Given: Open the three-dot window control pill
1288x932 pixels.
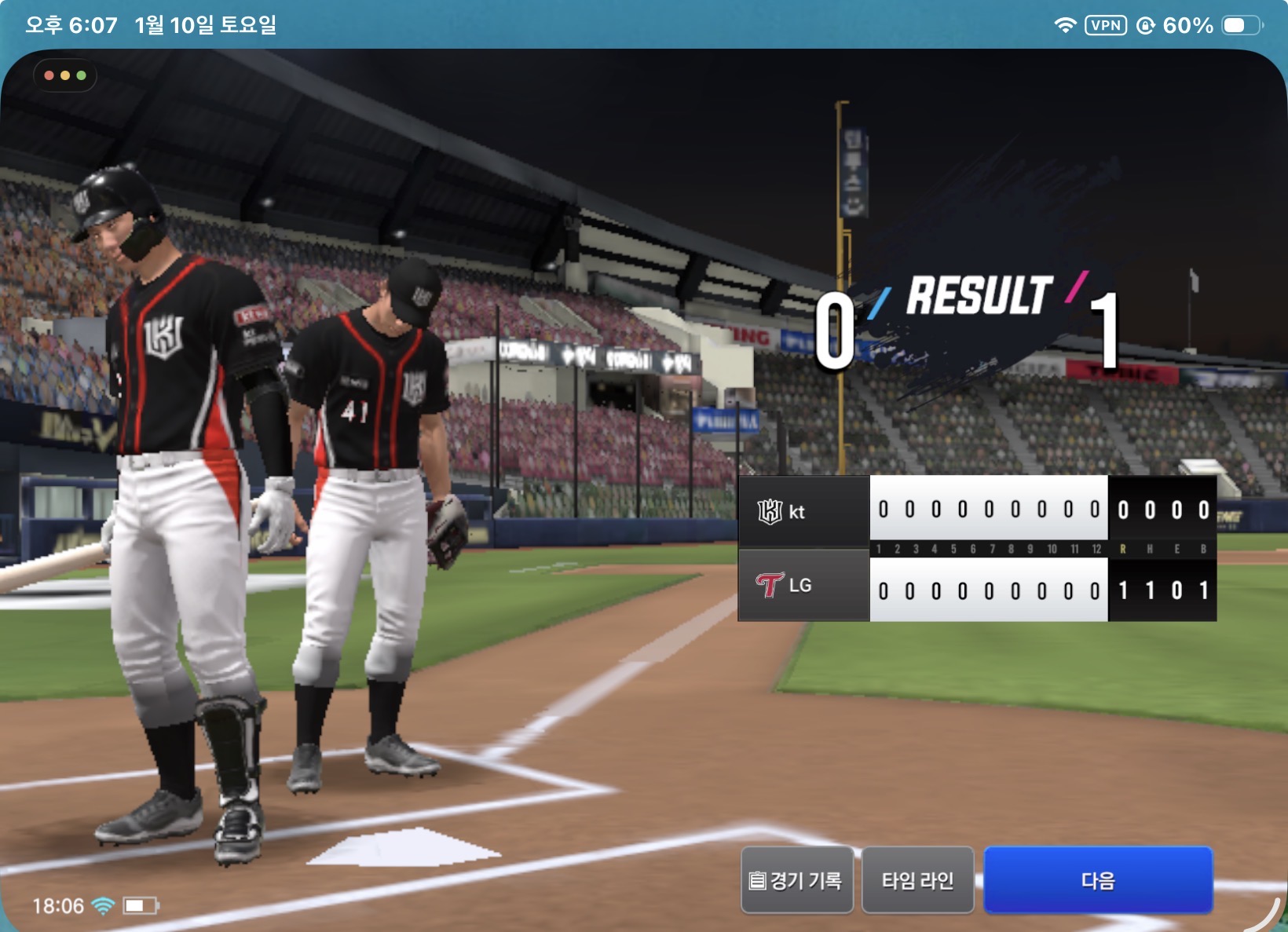Looking at the screenshot, I should pos(65,75).
